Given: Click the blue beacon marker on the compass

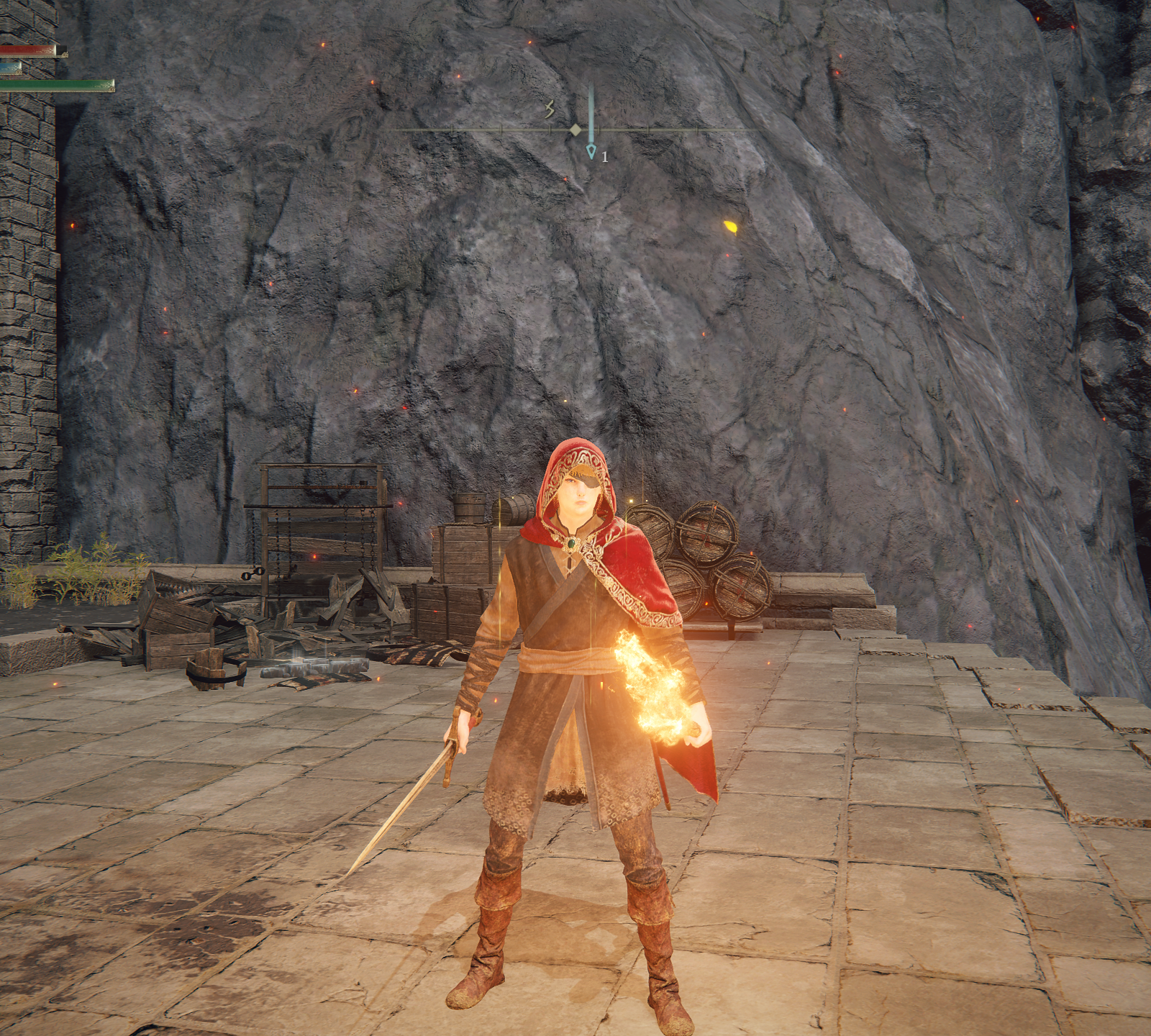Looking at the screenshot, I should 591,150.
